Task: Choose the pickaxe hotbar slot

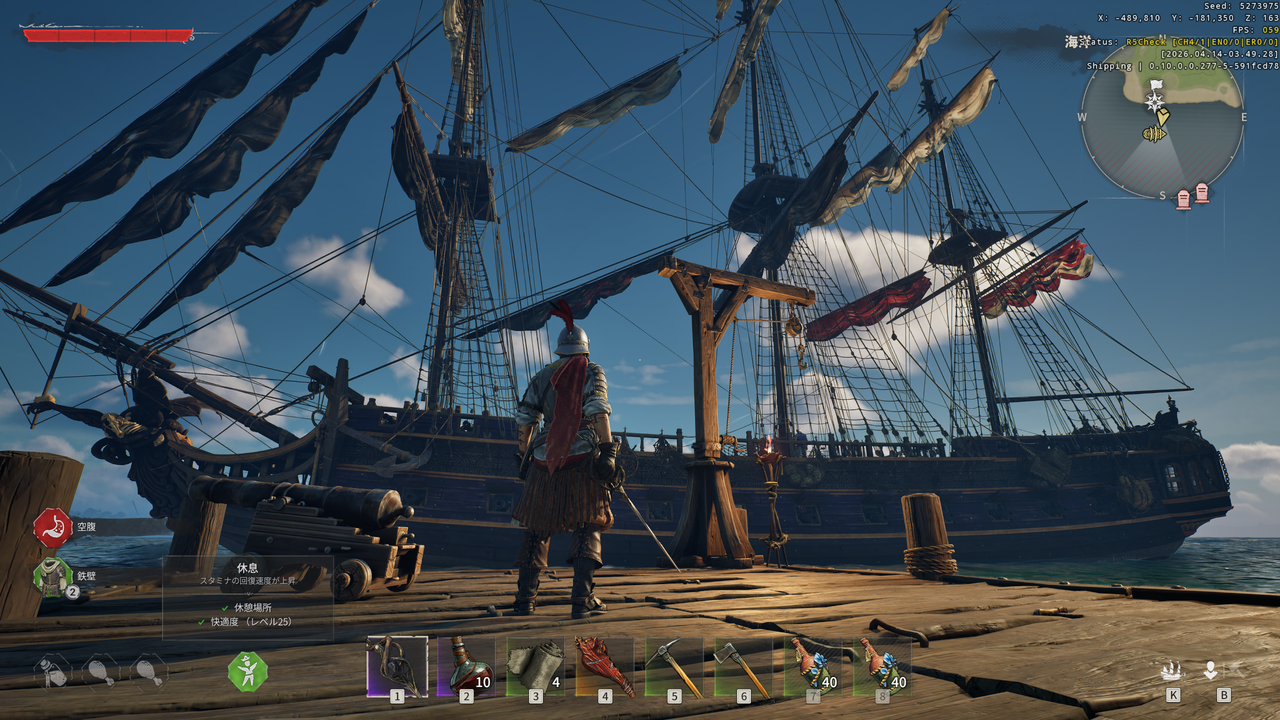Action: [673, 666]
